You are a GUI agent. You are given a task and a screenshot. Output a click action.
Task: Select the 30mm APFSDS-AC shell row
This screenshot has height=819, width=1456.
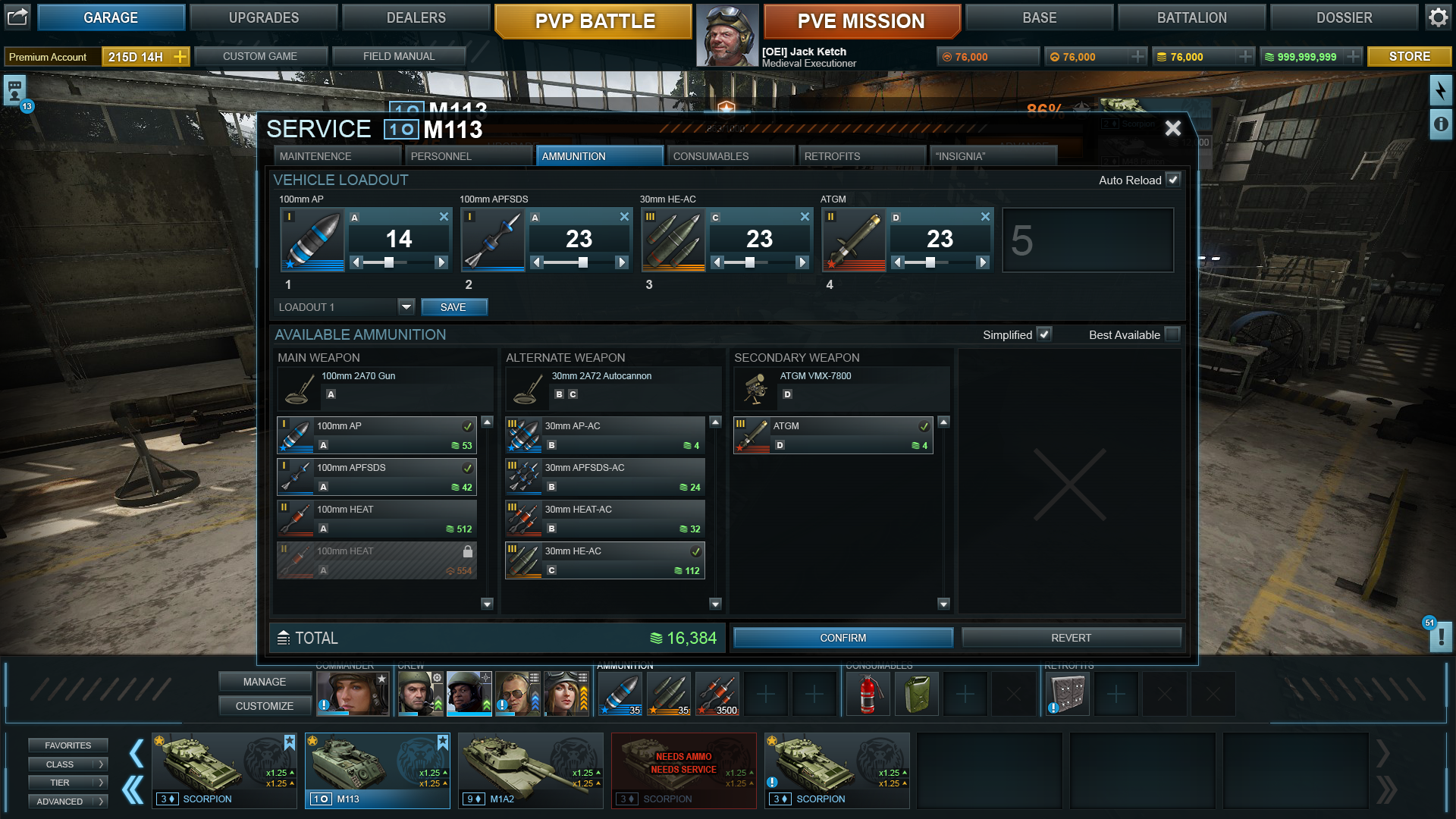click(x=605, y=477)
